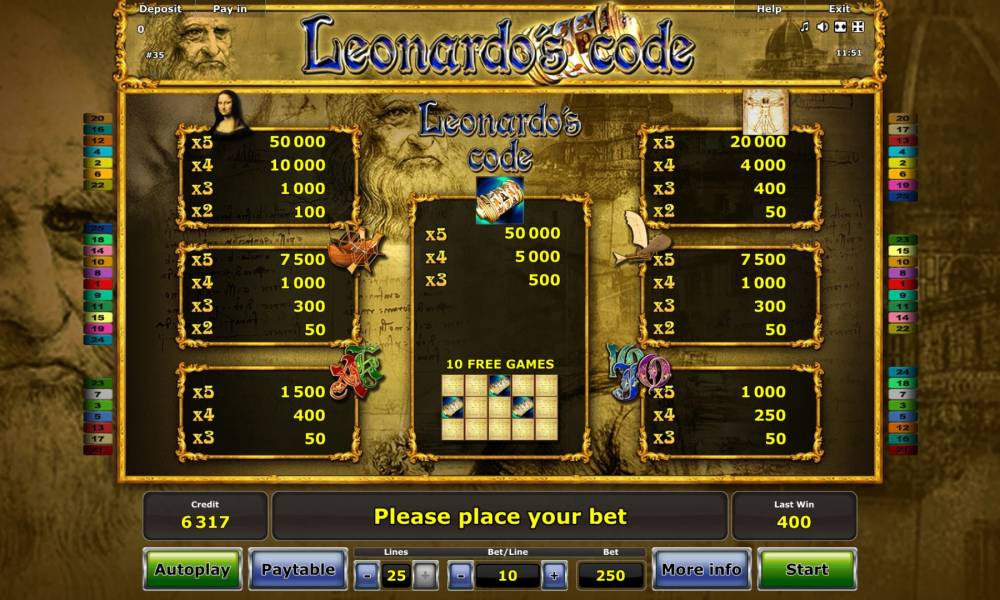Viewport: 1000px width, 600px height.
Task: Open the Pay-in option
Action: pos(230,9)
